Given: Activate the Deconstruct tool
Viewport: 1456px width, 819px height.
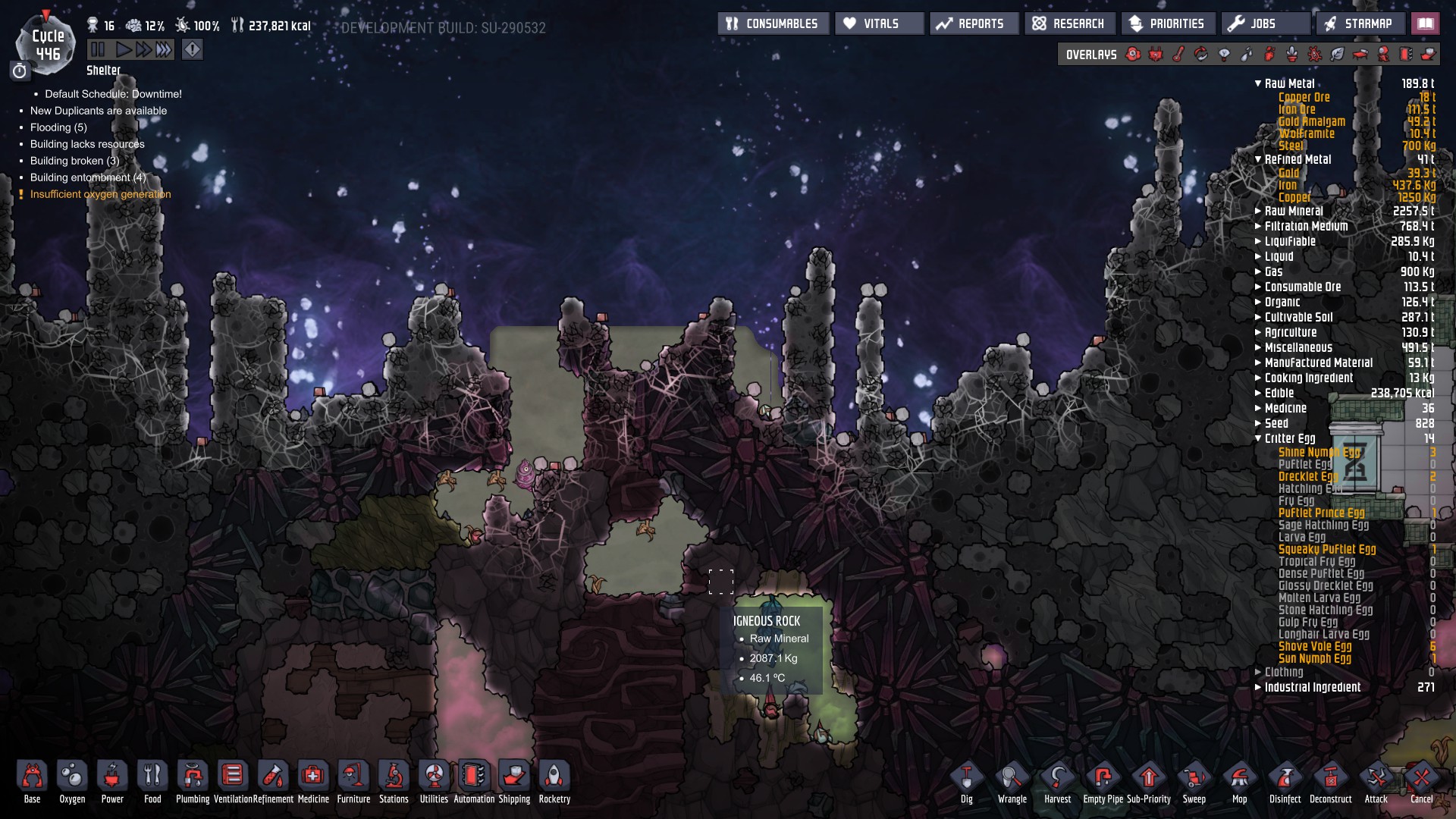Looking at the screenshot, I should [x=1330, y=781].
